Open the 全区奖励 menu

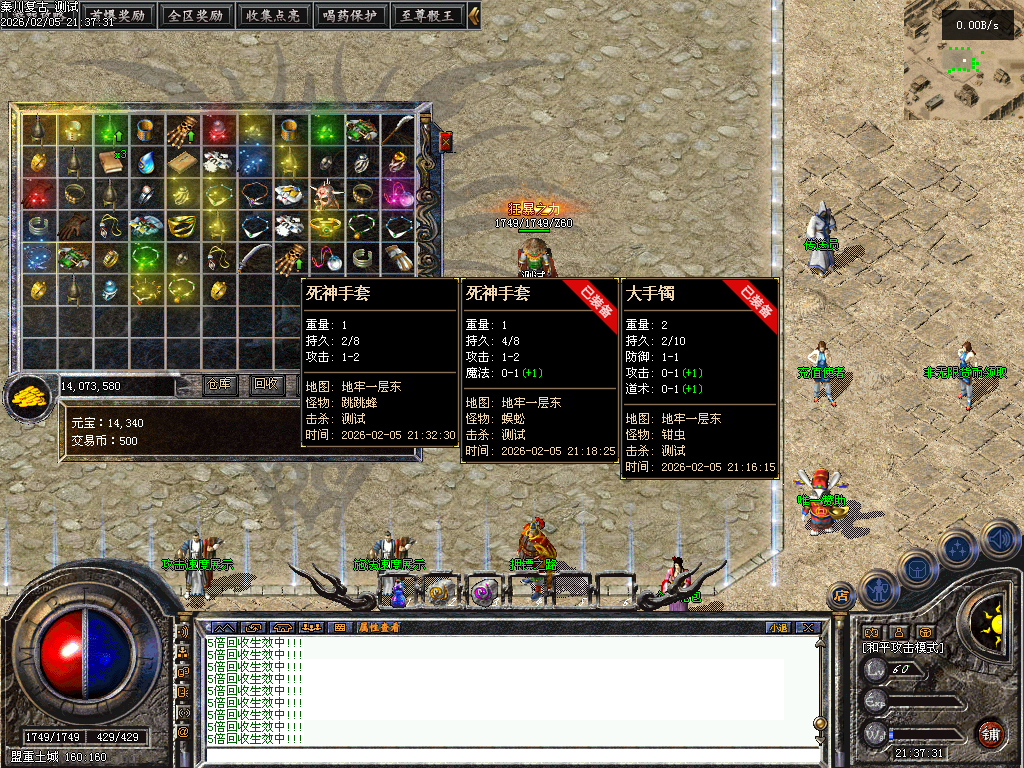point(195,16)
